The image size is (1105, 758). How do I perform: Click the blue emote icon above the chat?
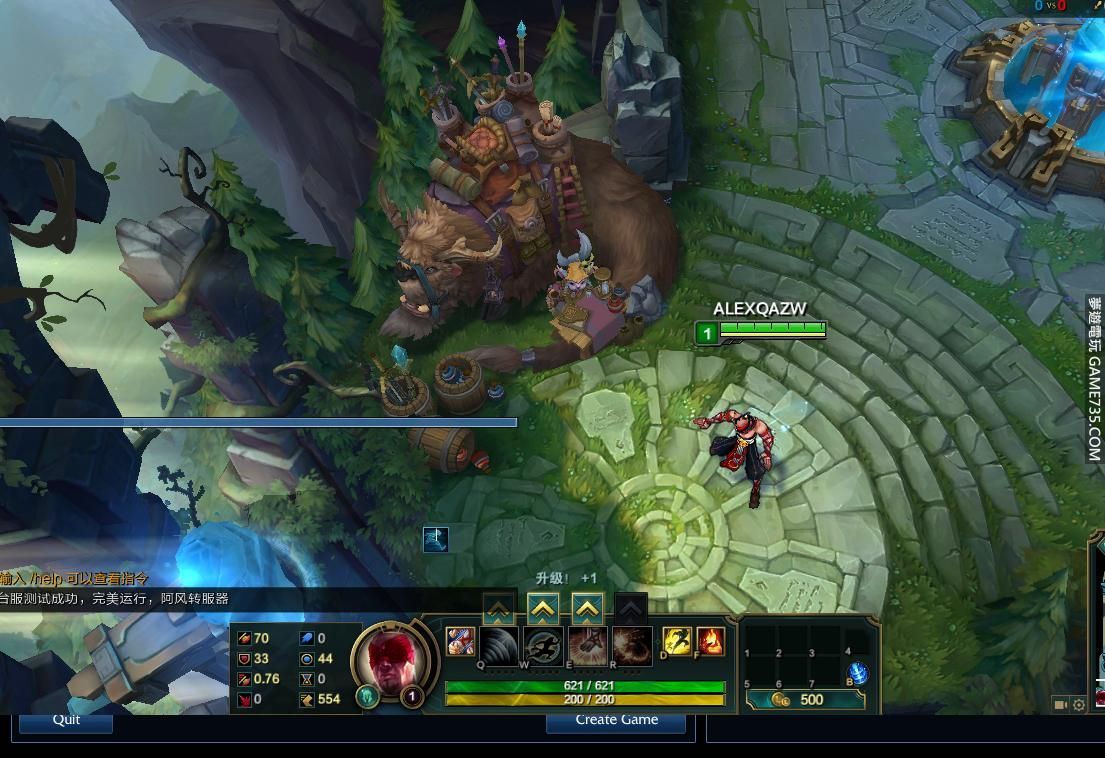(435, 540)
